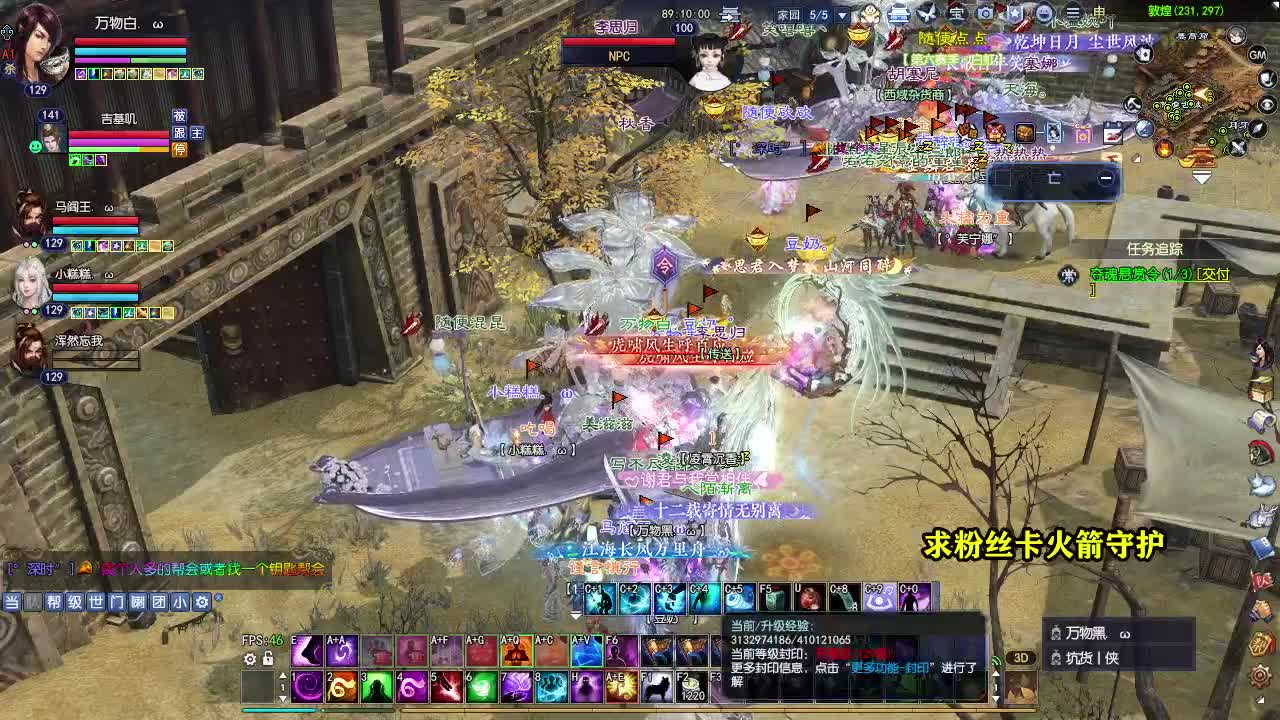Switch to the 团 chat tab

[x=159, y=602]
